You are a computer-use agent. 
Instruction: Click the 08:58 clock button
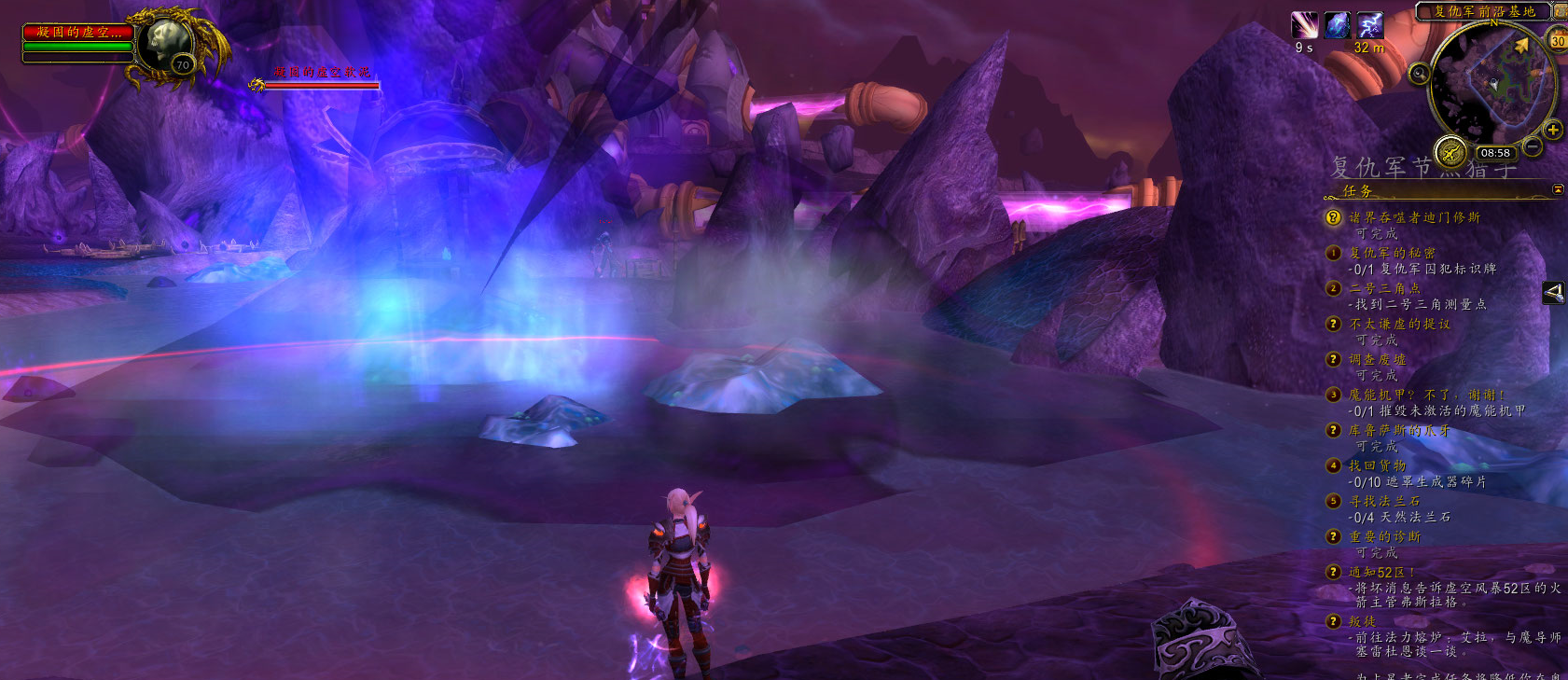click(1494, 153)
